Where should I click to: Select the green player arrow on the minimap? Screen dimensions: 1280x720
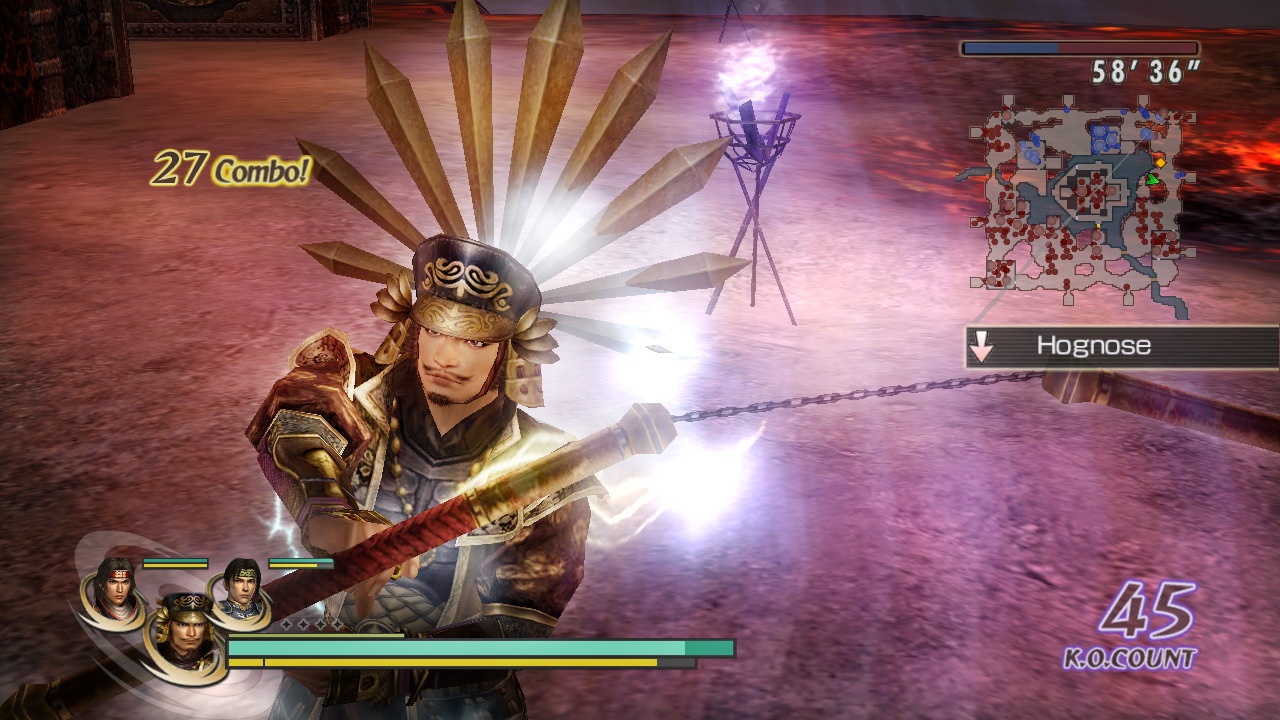pos(1152,179)
